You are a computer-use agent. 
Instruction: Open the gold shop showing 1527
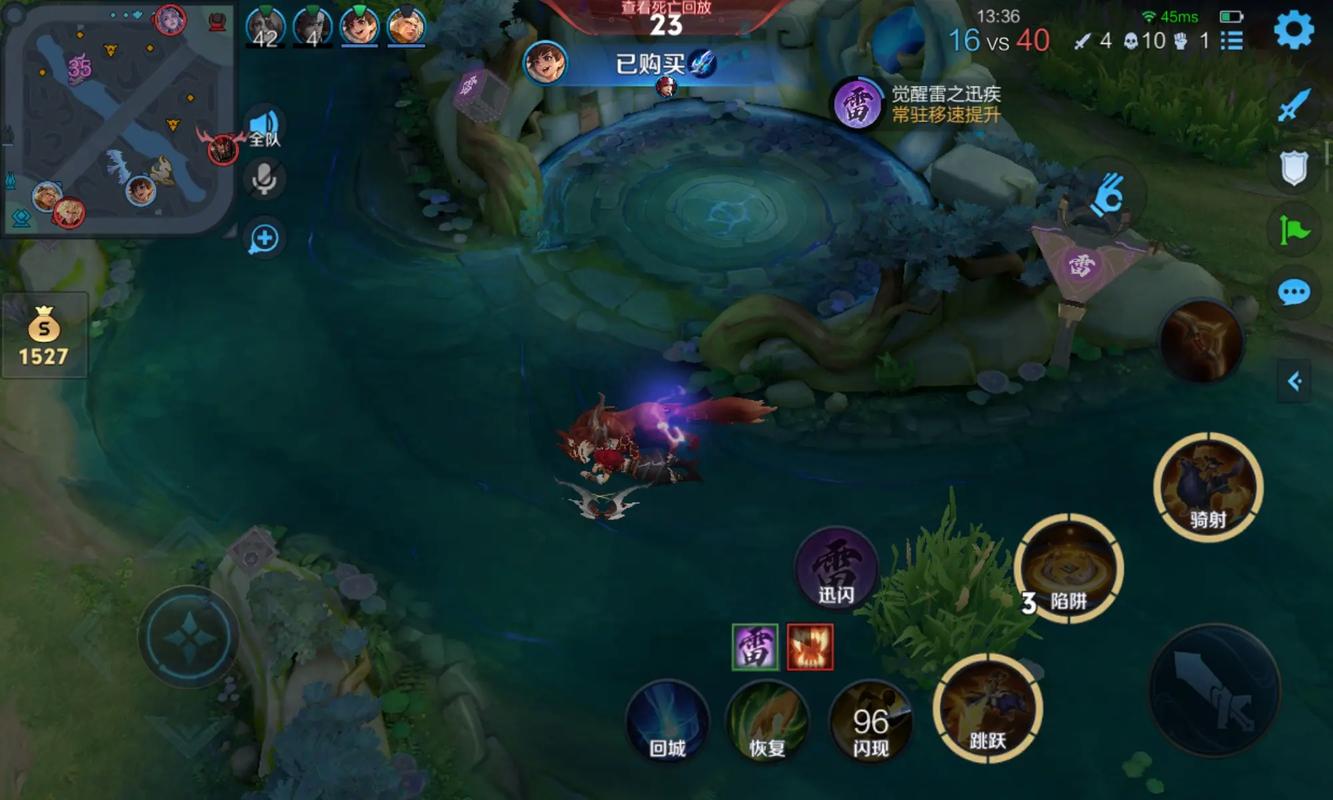44,336
